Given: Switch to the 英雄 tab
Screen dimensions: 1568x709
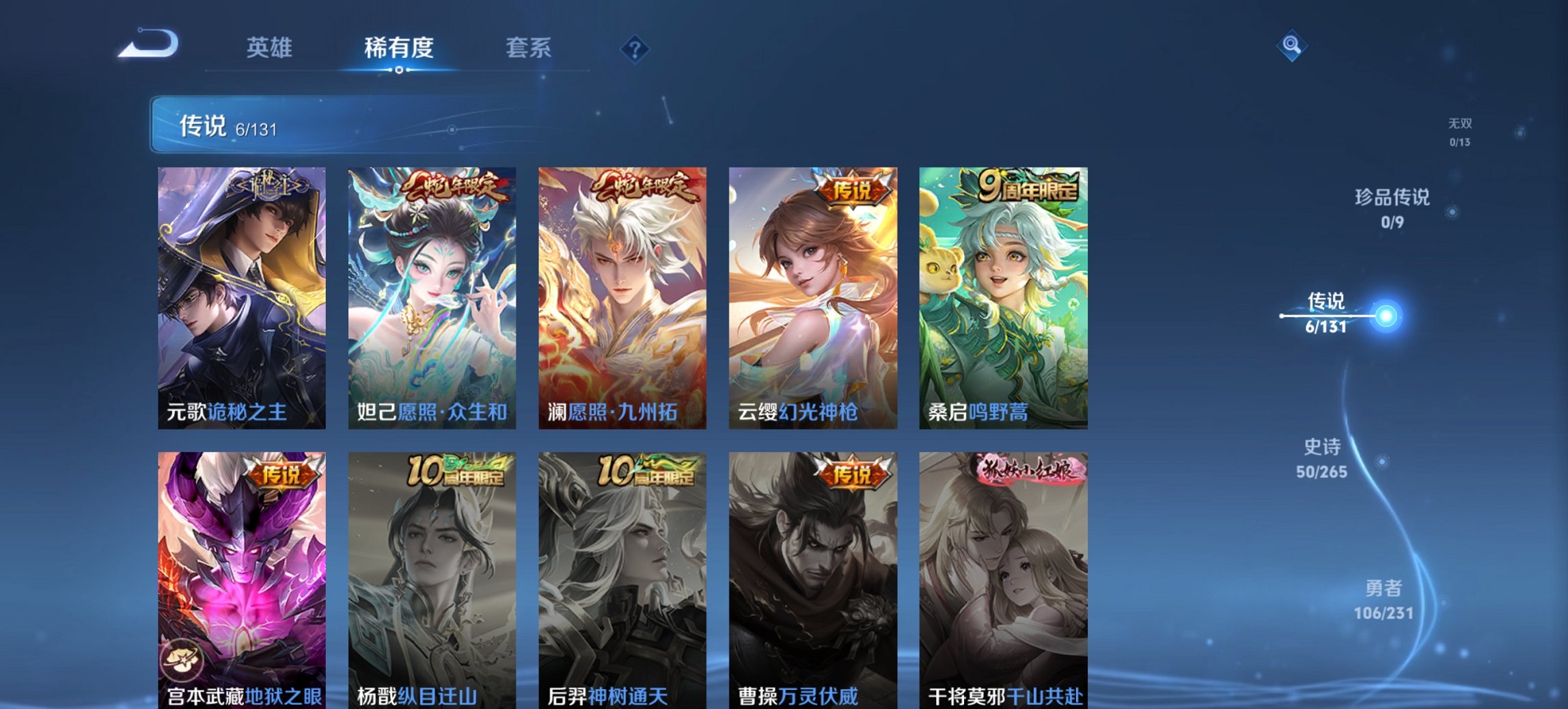Looking at the screenshot, I should [x=271, y=46].
